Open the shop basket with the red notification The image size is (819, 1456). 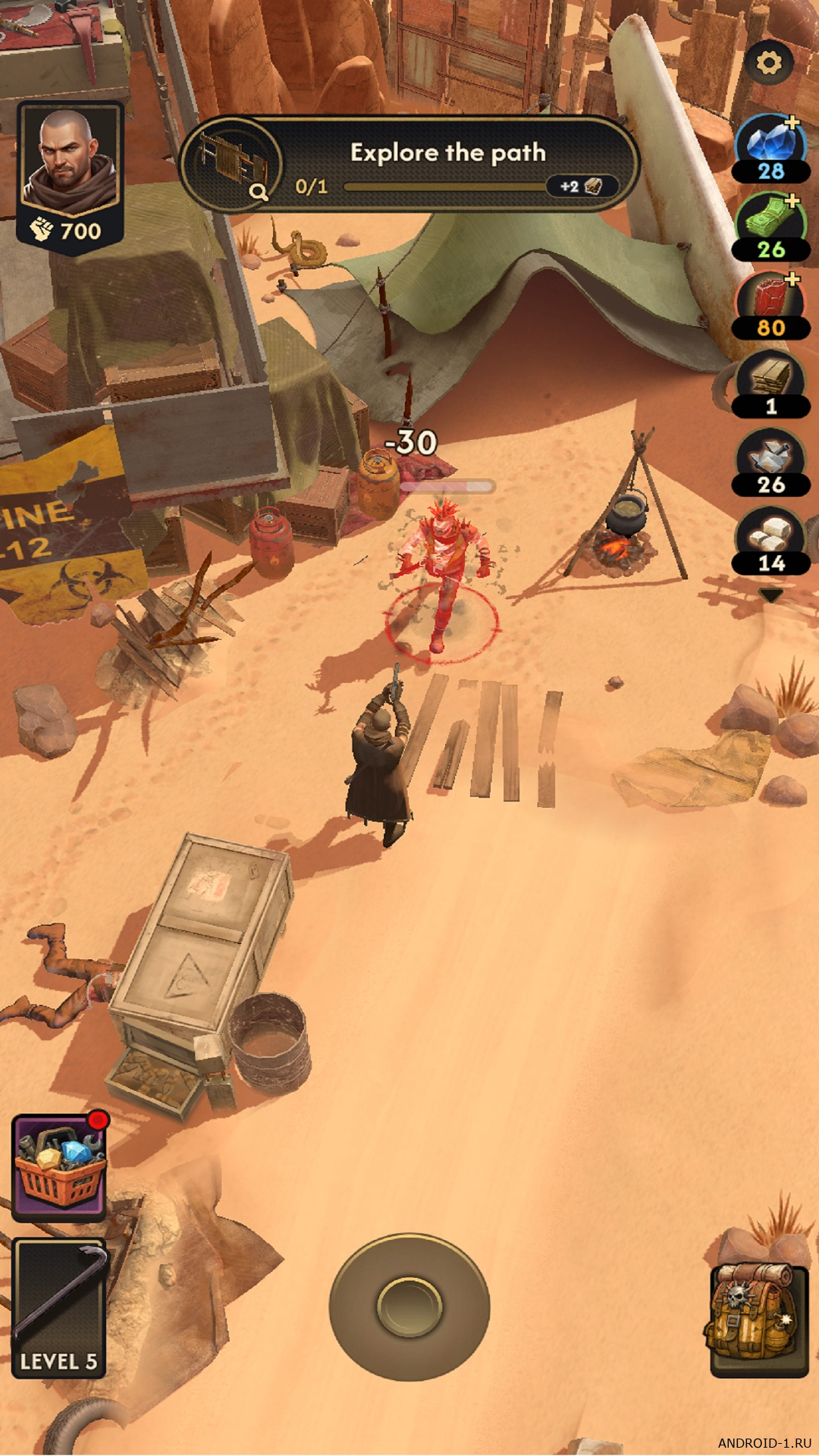tap(60, 1166)
